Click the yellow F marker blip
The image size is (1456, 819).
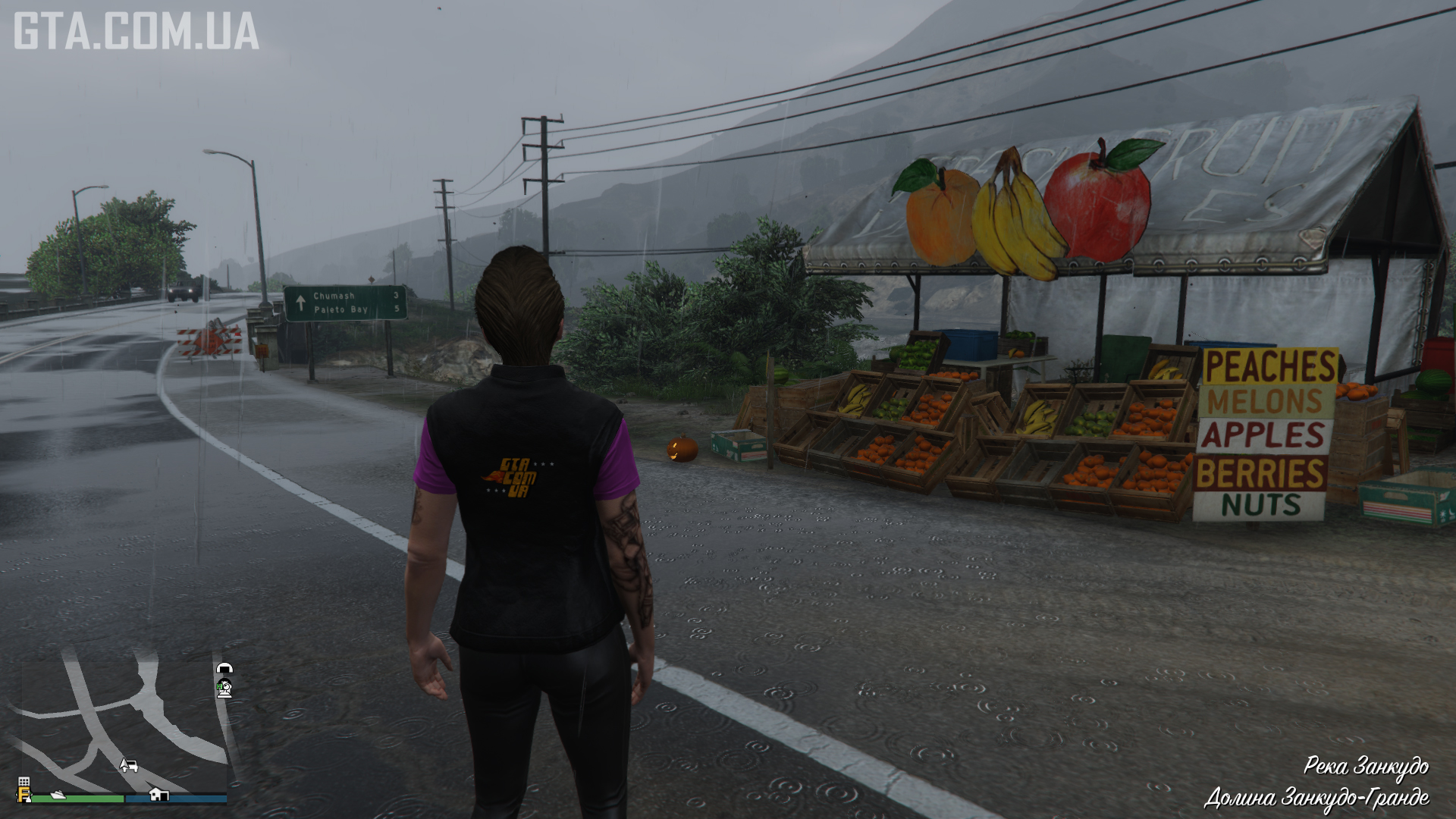tap(24, 795)
